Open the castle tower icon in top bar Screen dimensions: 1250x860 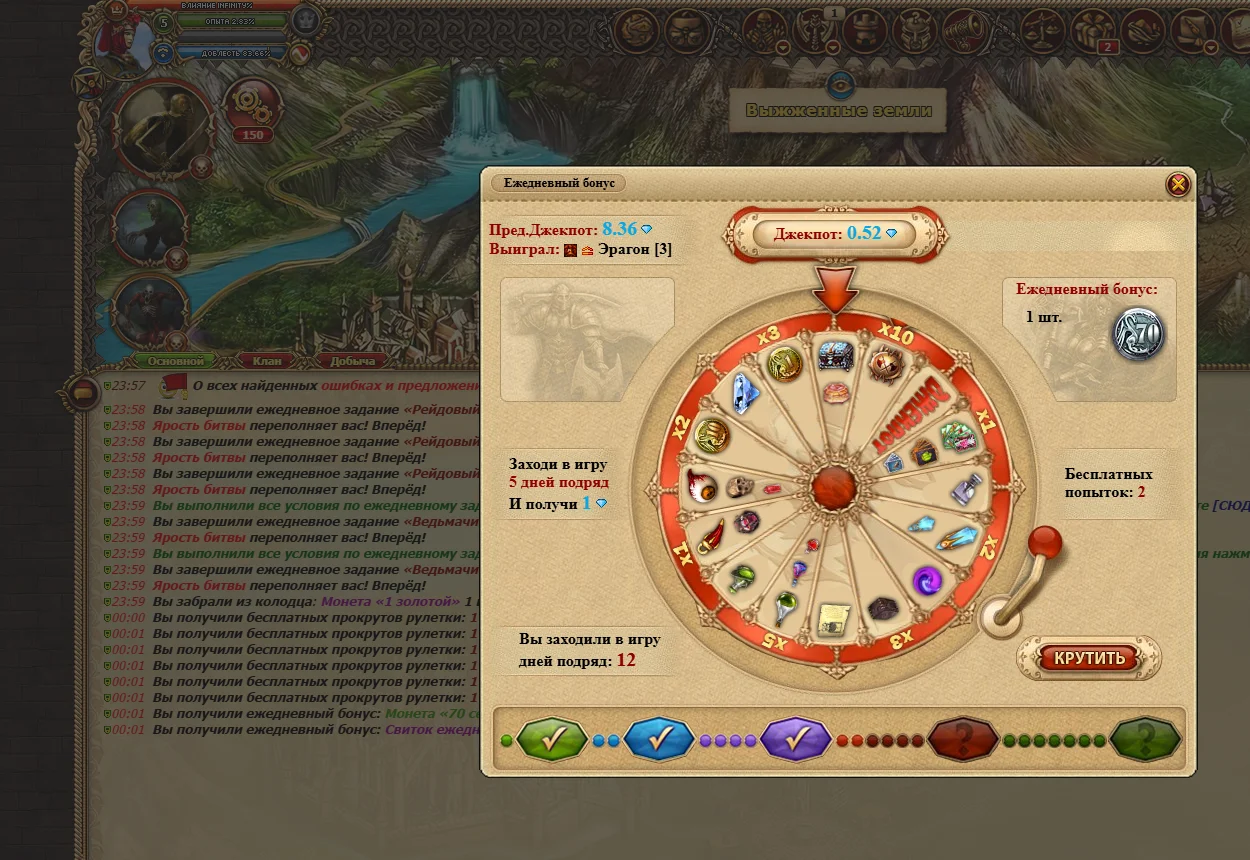coord(863,30)
